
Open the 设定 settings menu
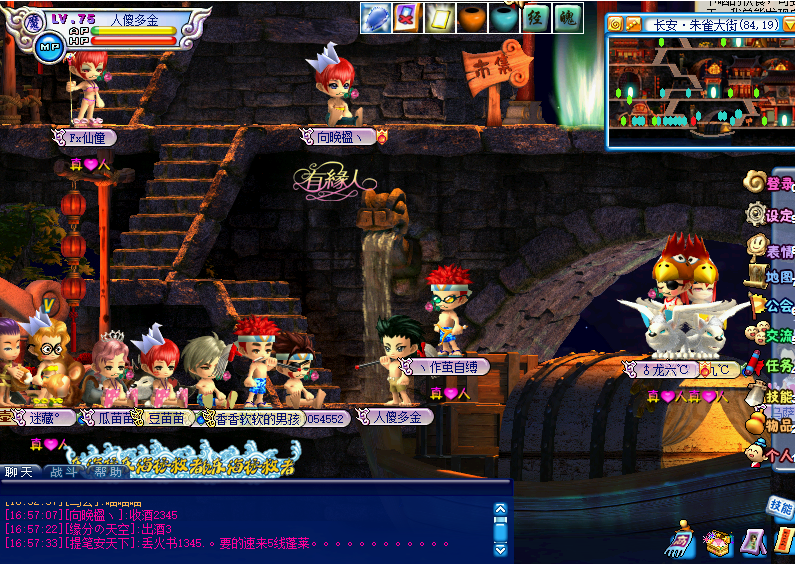pyautogui.click(x=769, y=214)
